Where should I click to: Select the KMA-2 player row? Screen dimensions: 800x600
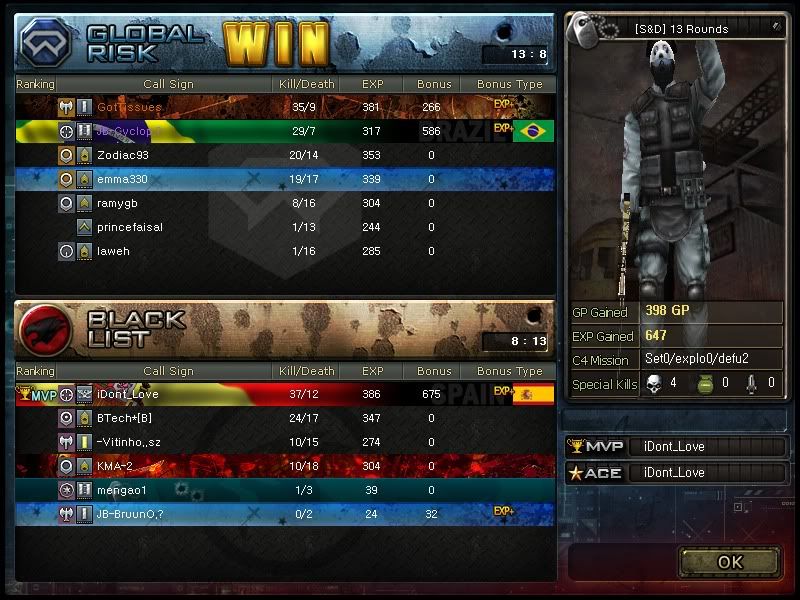[x=285, y=466]
